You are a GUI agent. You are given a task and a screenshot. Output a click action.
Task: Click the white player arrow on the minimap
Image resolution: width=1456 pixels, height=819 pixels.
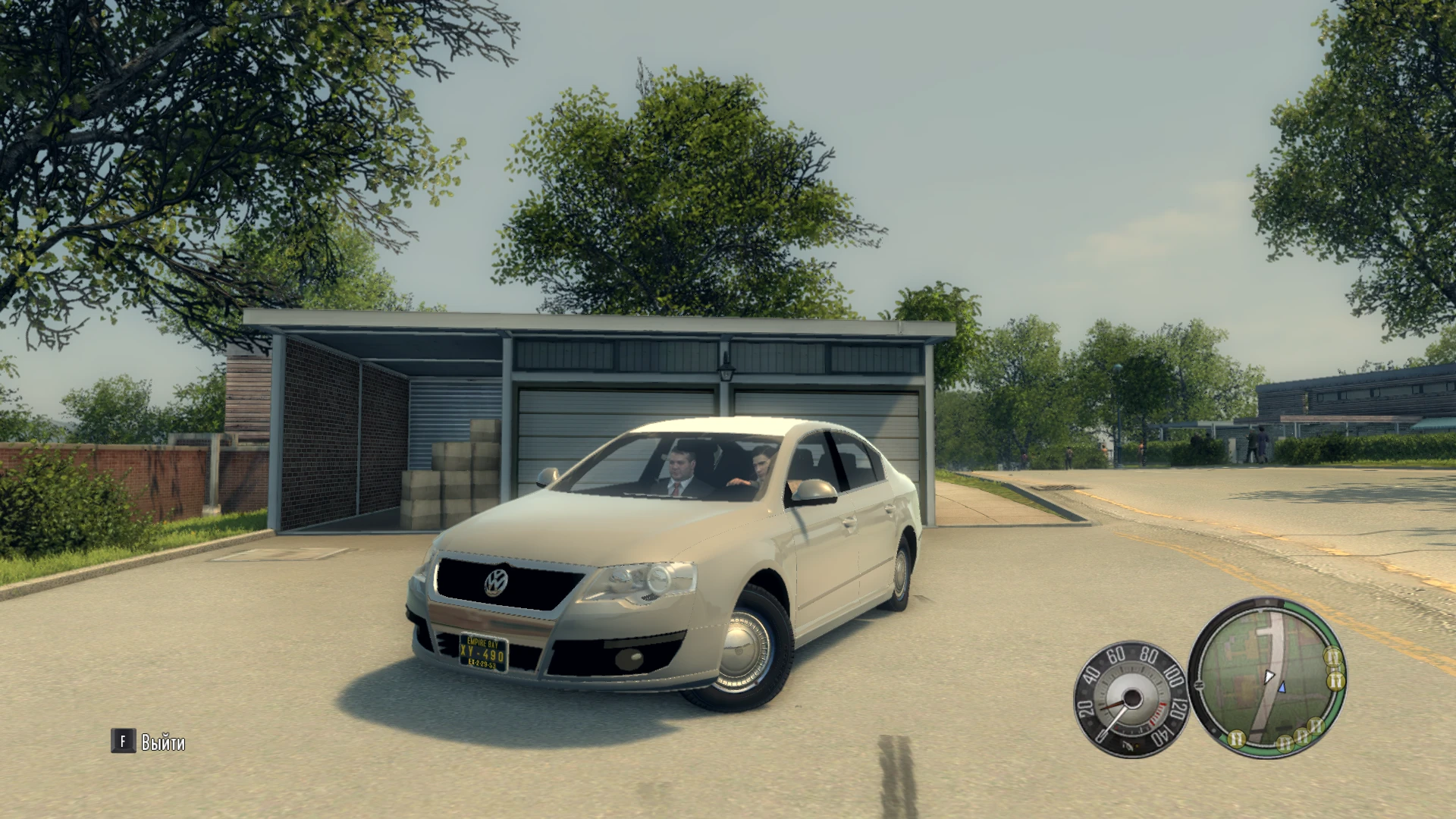[x=1269, y=677]
